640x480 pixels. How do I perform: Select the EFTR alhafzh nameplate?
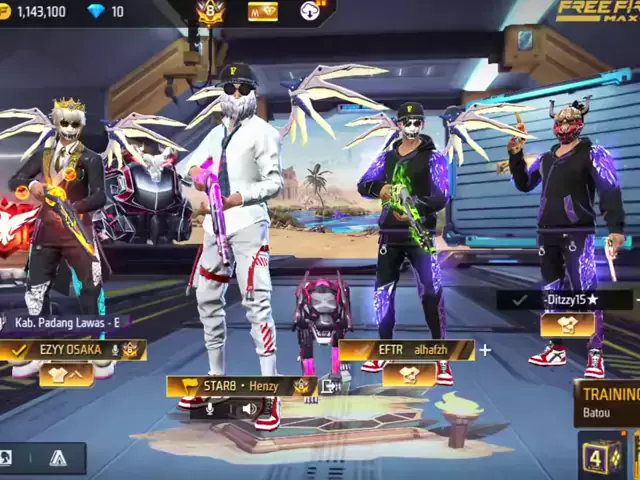coord(406,350)
